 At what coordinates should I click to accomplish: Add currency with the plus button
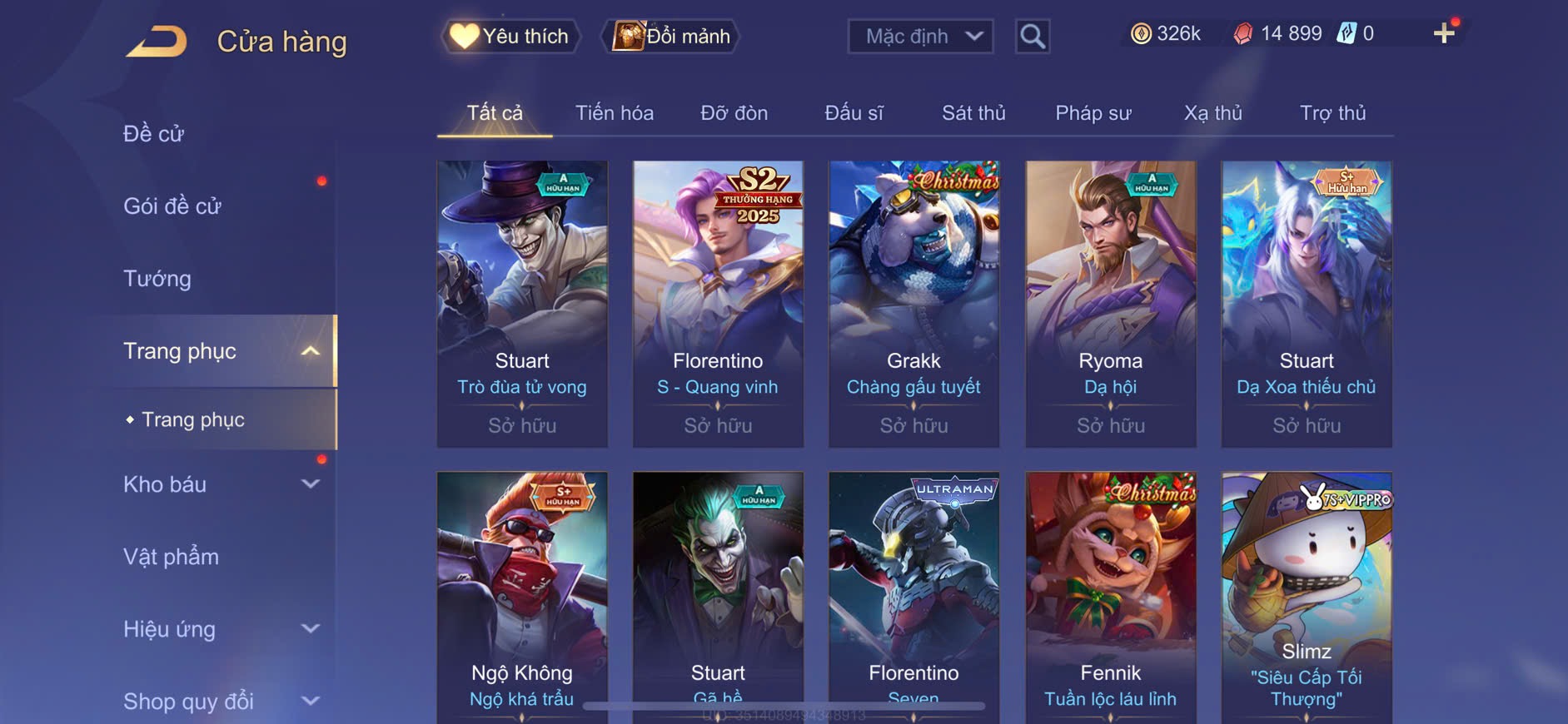pyautogui.click(x=1444, y=33)
